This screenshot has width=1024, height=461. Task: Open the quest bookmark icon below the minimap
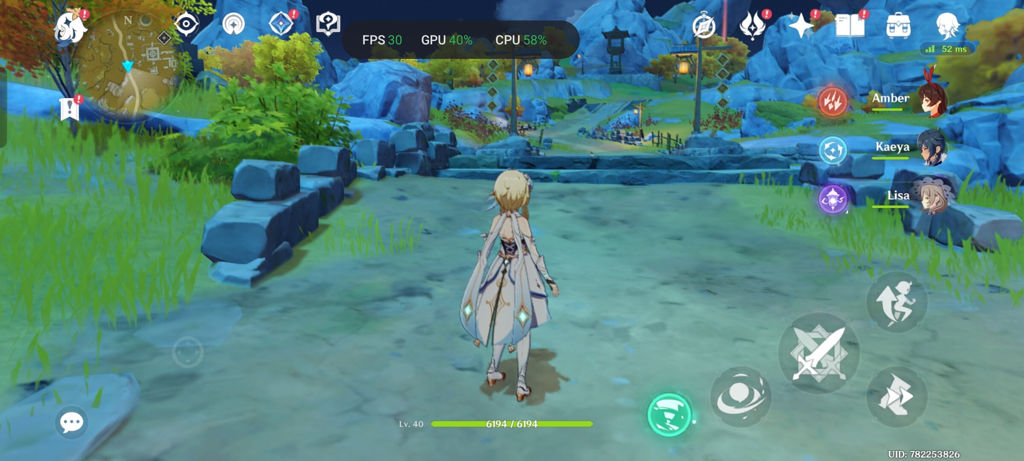pyautogui.click(x=70, y=108)
